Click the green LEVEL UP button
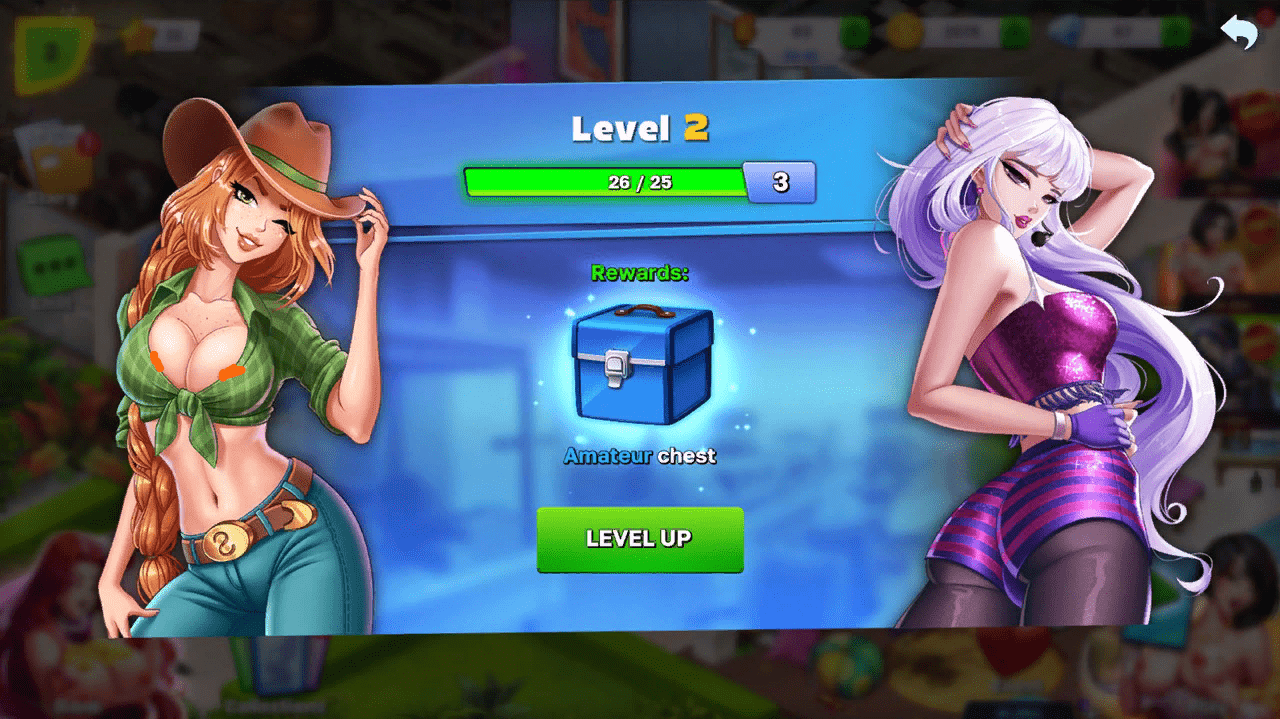The image size is (1280, 719). (x=640, y=539)
